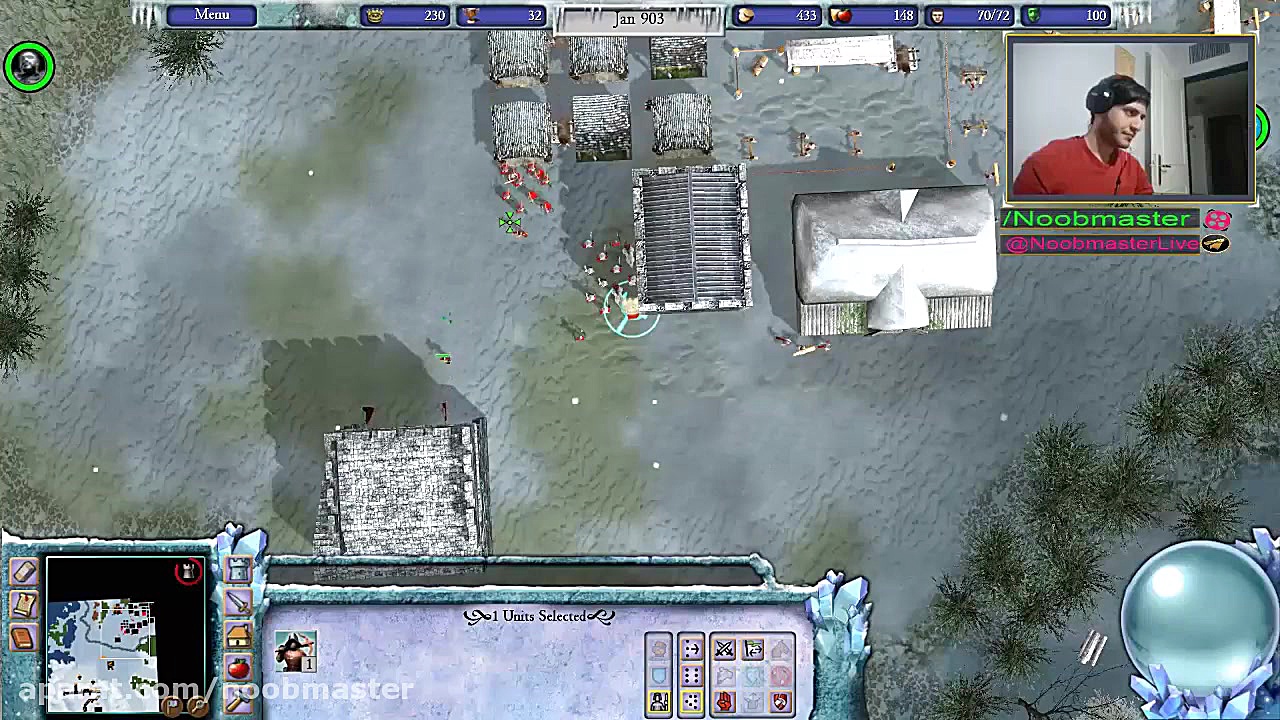Open the food panel with the apple icon
The height and width of the screenshot is (720, 1280).
(237, 666)
